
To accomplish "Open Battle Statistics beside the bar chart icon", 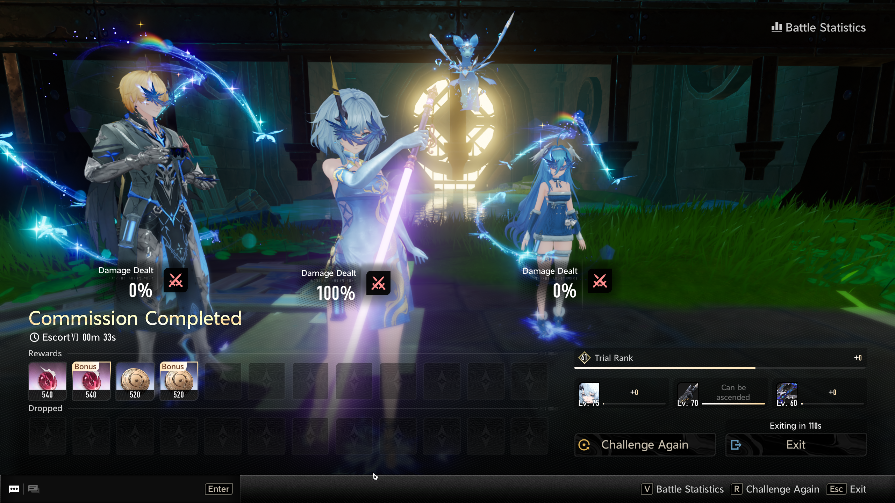I will [x=818, y=27].
